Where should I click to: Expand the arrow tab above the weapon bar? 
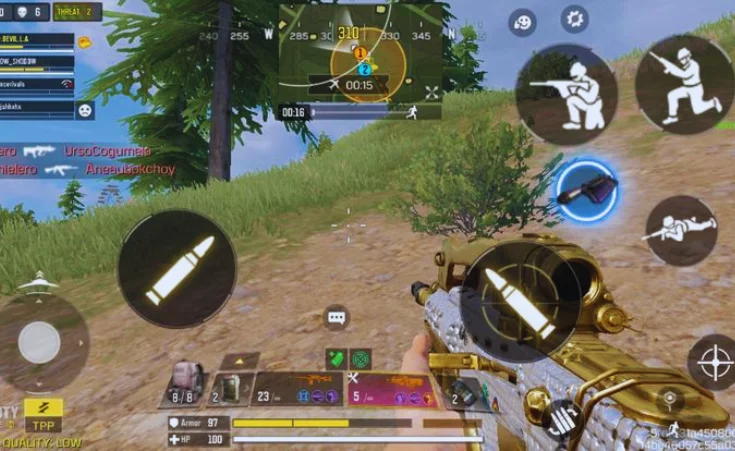(241, 360)
